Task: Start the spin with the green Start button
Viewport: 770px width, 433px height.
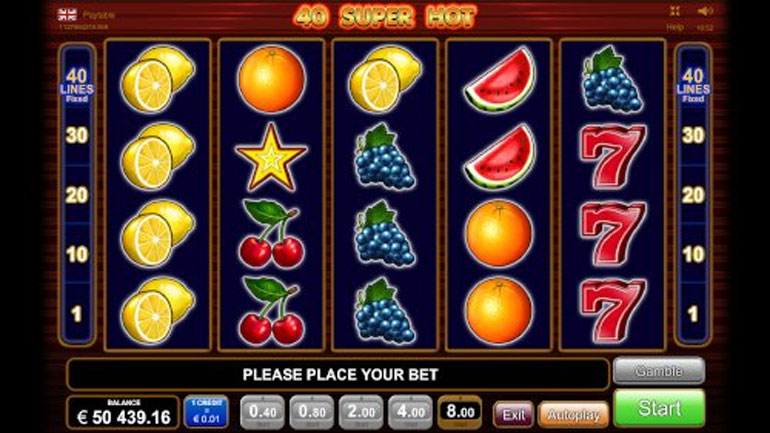Action: pyautogui.click(x=658, y=408)
